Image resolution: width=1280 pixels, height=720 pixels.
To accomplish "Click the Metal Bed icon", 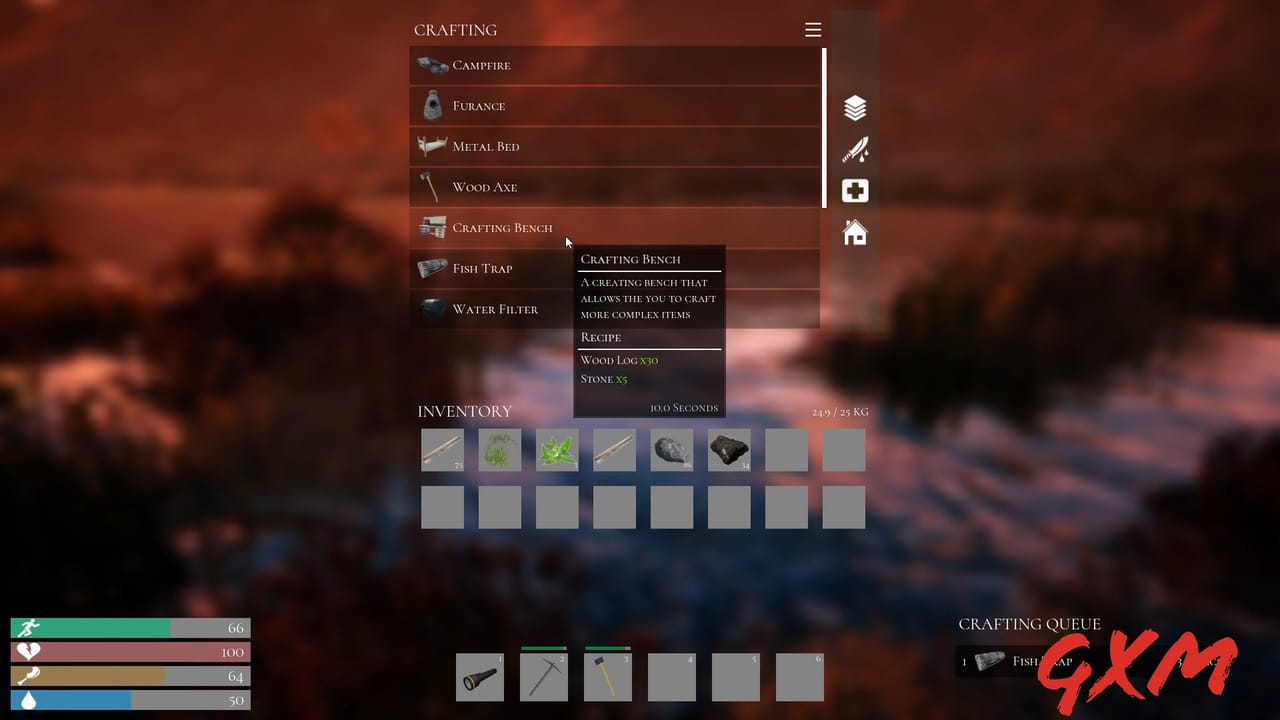I will click(431, 146).
